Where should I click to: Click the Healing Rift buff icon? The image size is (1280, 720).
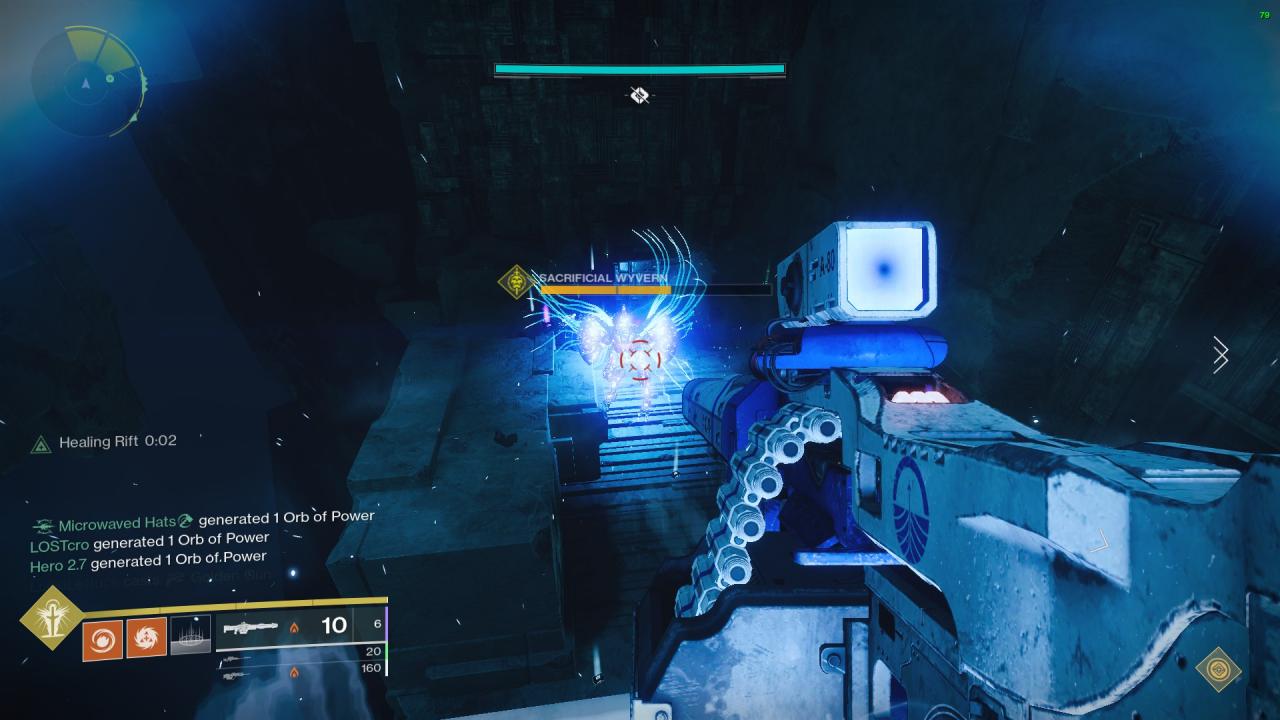tap(40, 443)
